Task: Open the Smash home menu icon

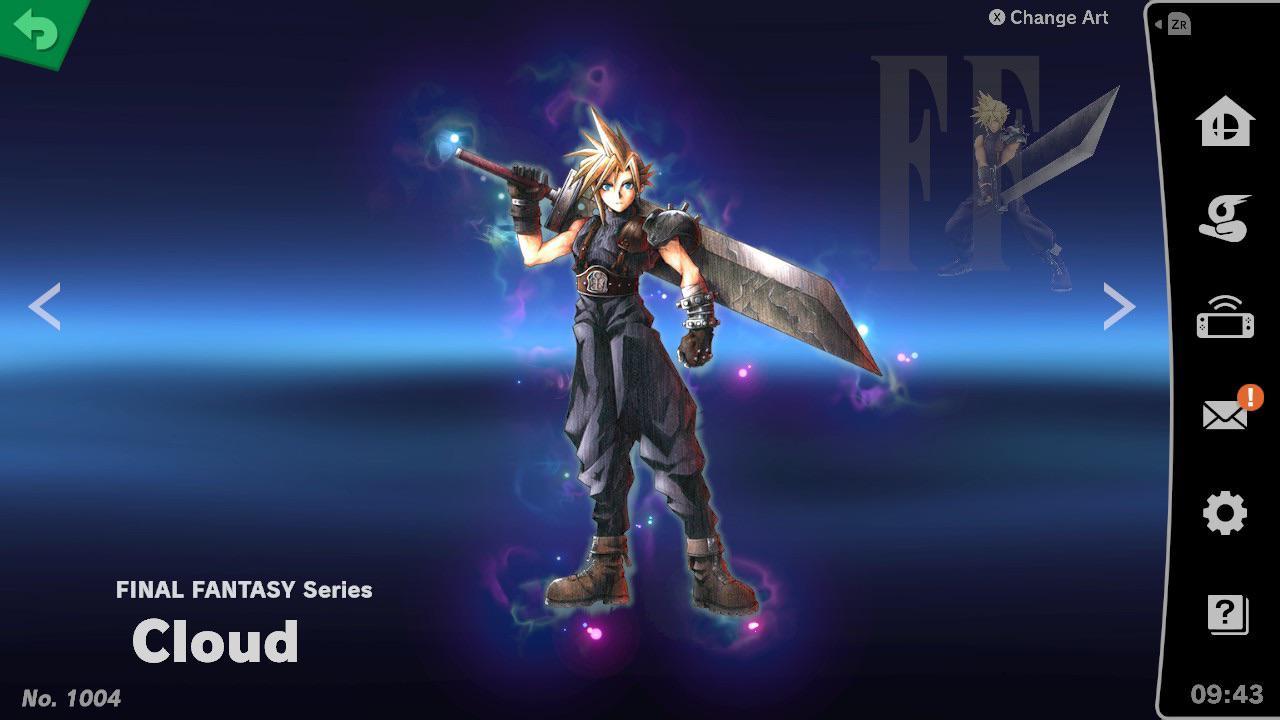Action: point(1224,123)
